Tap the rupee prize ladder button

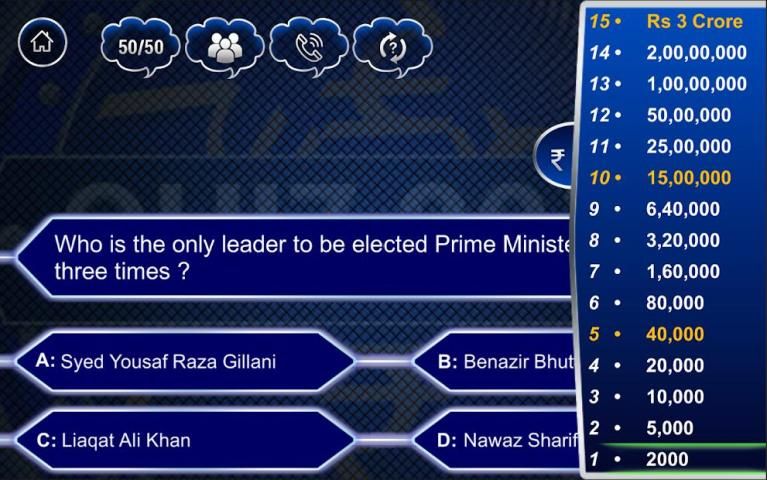(x=559, y=158)
